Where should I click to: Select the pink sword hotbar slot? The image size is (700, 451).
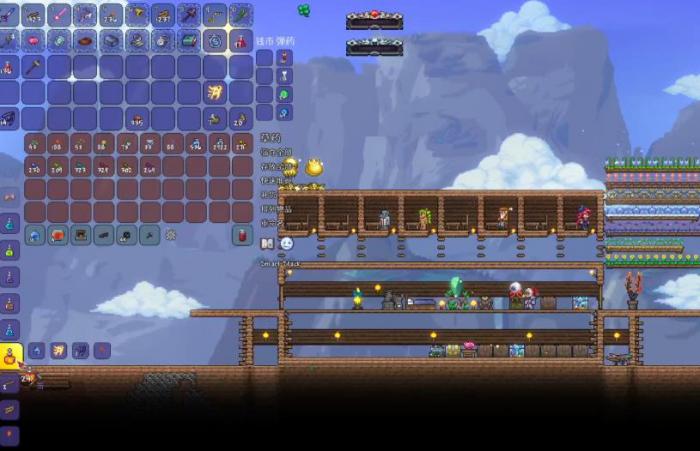pos(59,15)
